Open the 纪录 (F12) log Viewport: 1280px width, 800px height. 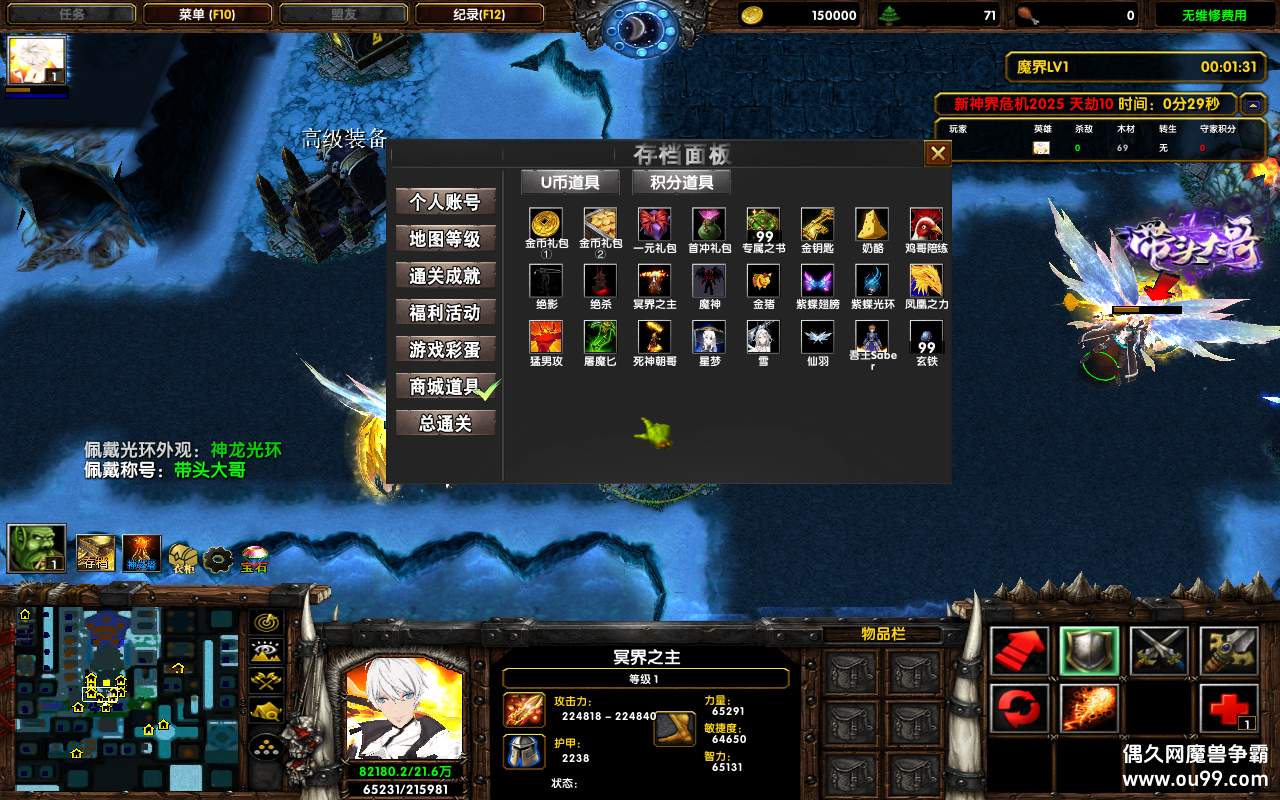click(x=479, y=15)
